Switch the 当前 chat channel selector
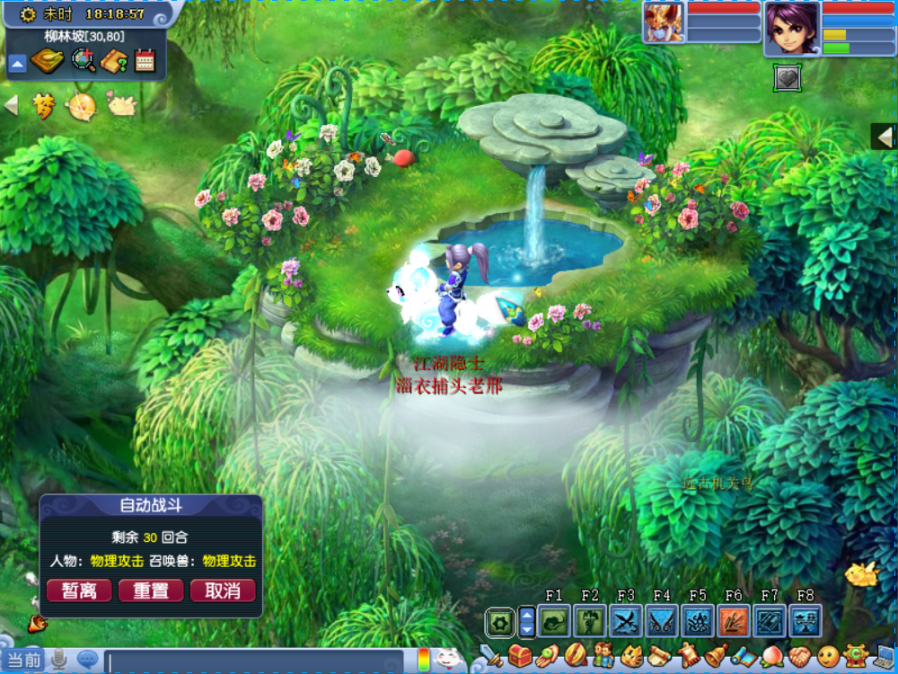This screenshot has height=674, width=898. click(24, 660)
